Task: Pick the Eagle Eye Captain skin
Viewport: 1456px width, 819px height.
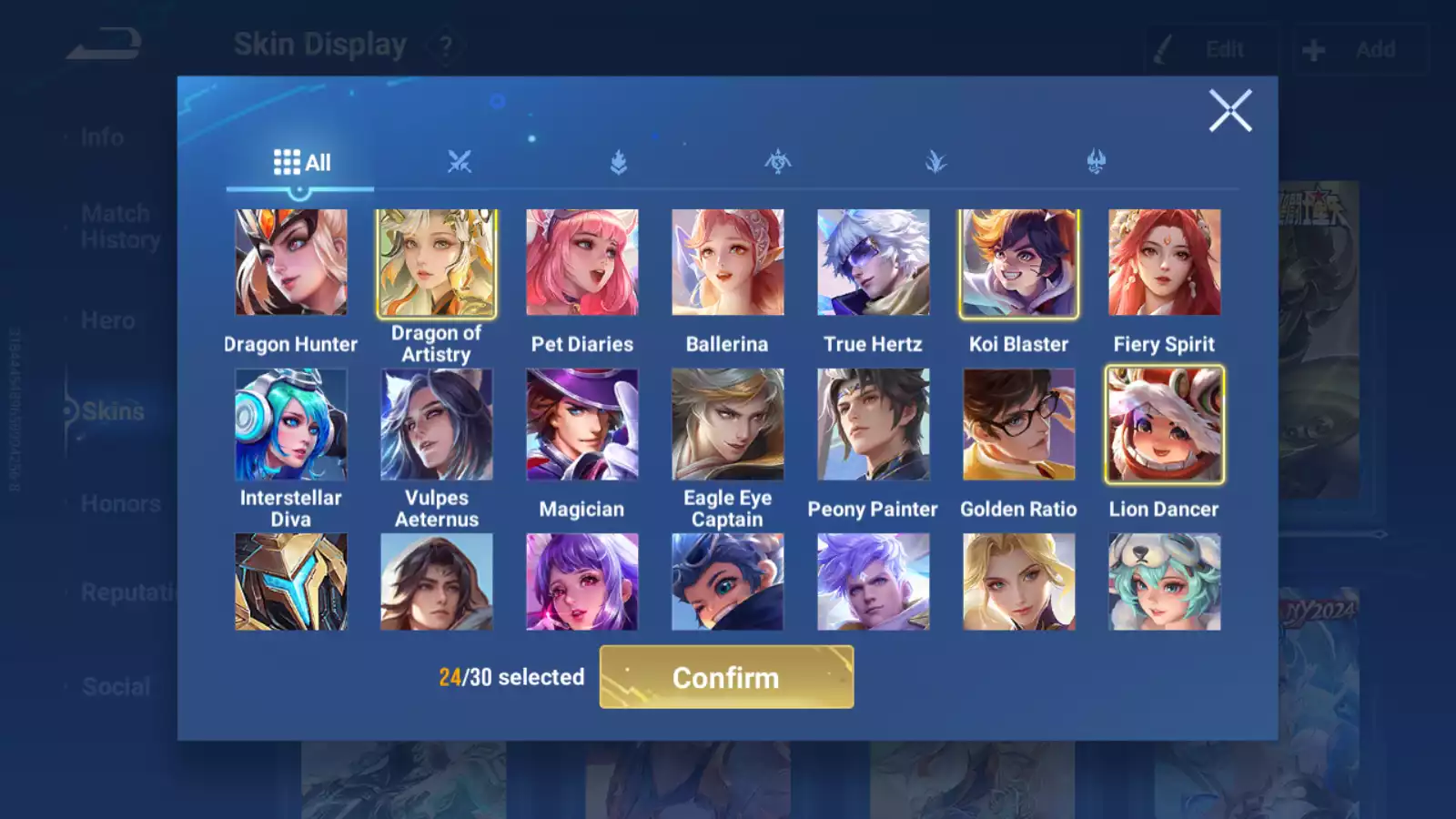Action: pyautogui.click(x=728, y=424)
